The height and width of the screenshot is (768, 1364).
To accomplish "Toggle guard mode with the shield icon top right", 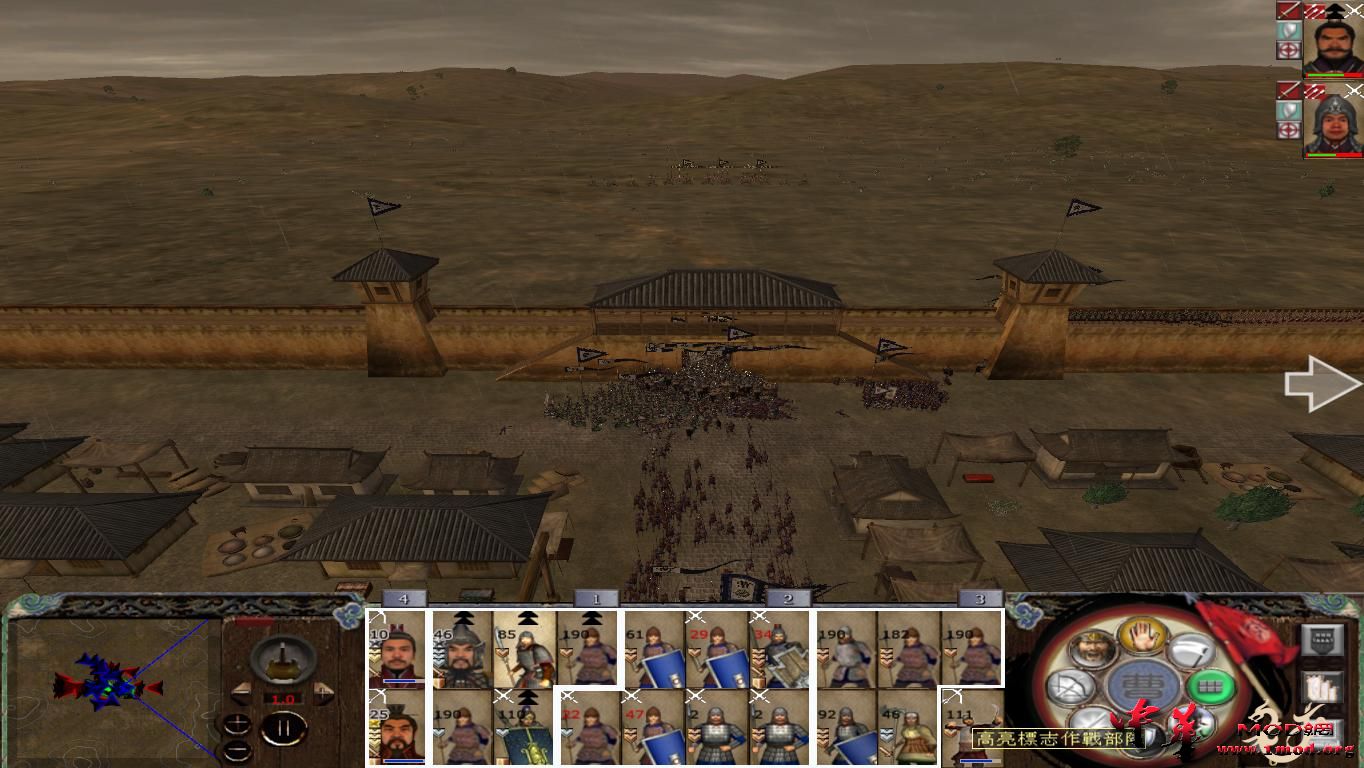I will [x=1289, y=31].
